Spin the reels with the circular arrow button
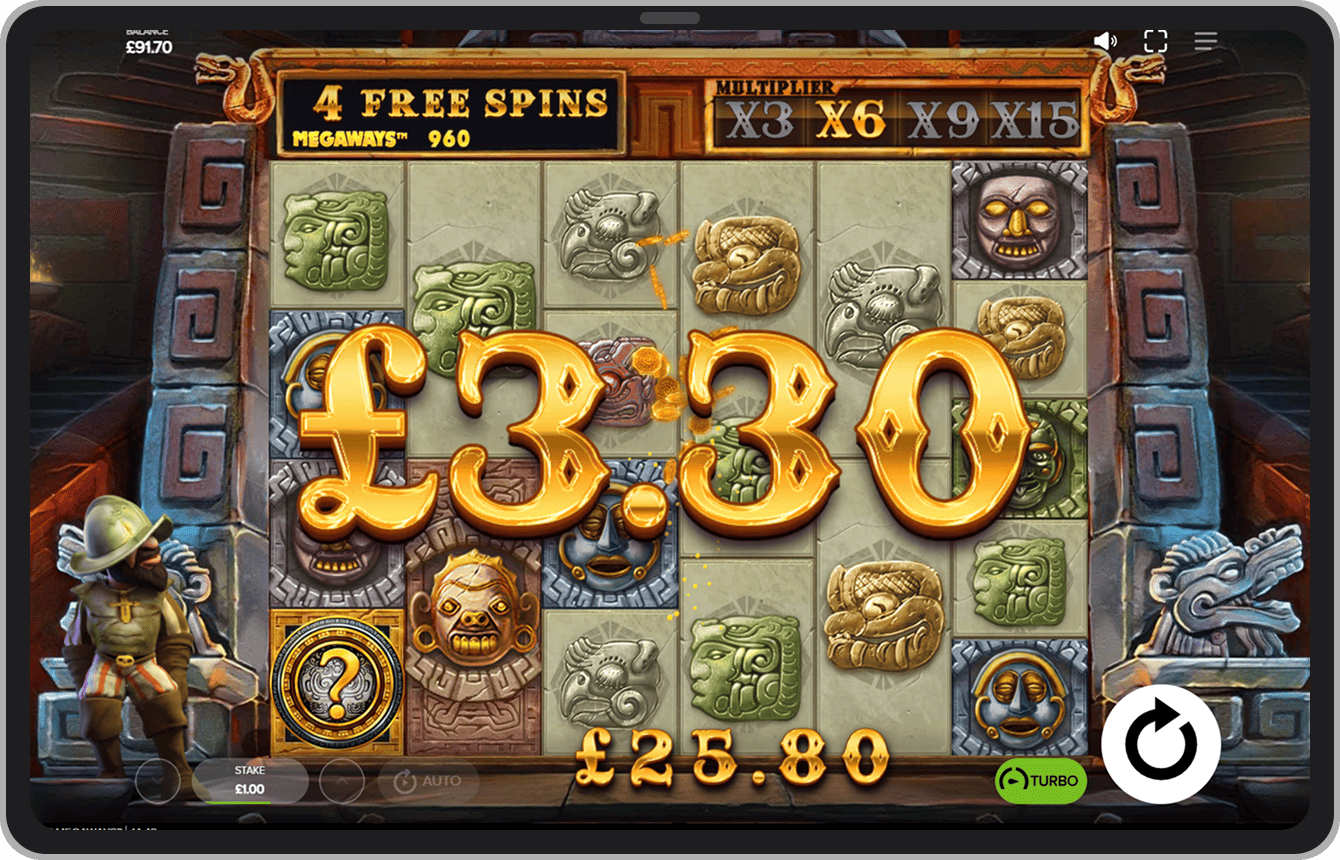The width and height of the screenshot is (1340, 860). pyautogui.click(x=1160, y=744)
